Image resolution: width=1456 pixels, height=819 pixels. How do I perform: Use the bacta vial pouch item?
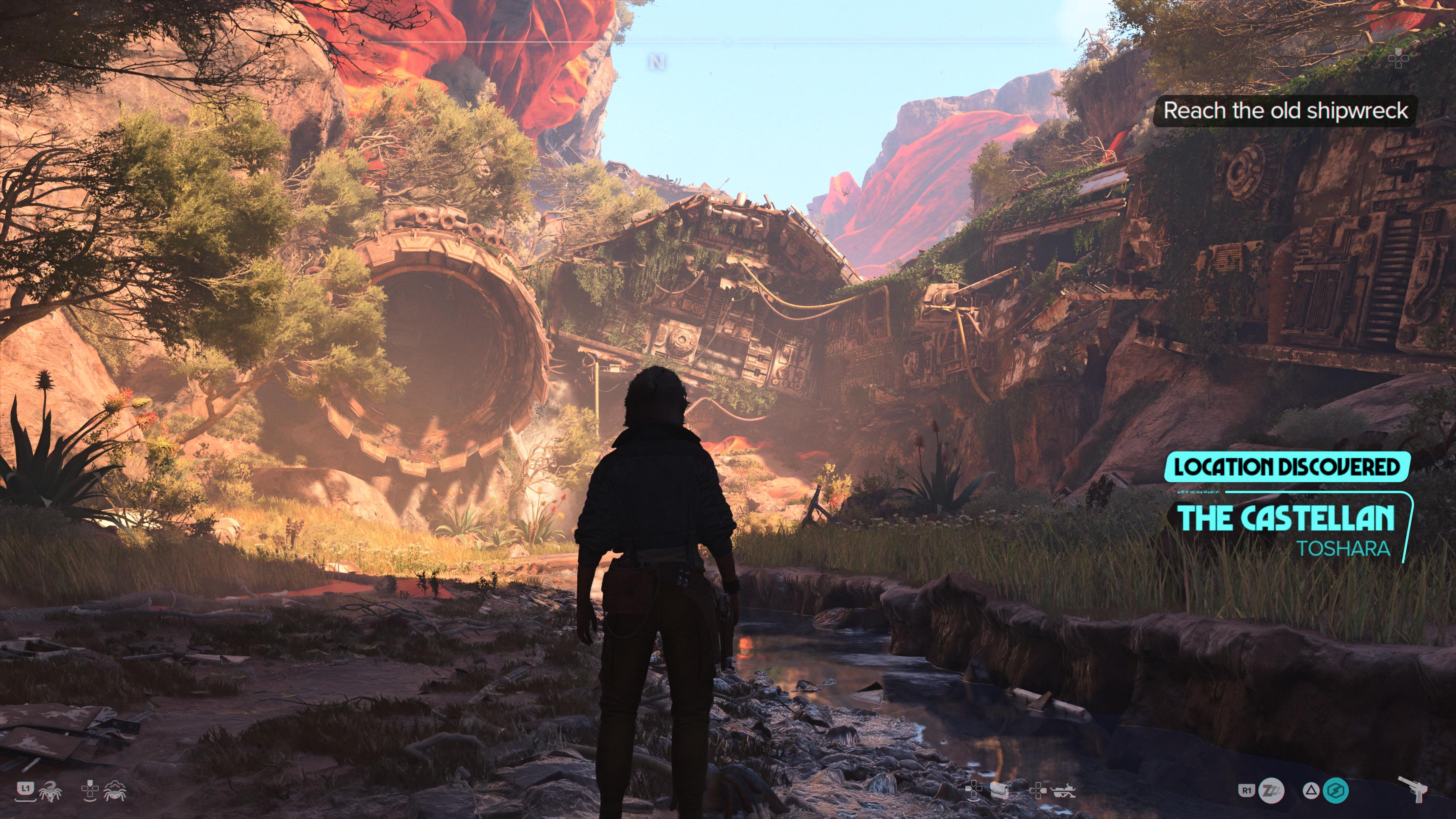tap(999, 790)
